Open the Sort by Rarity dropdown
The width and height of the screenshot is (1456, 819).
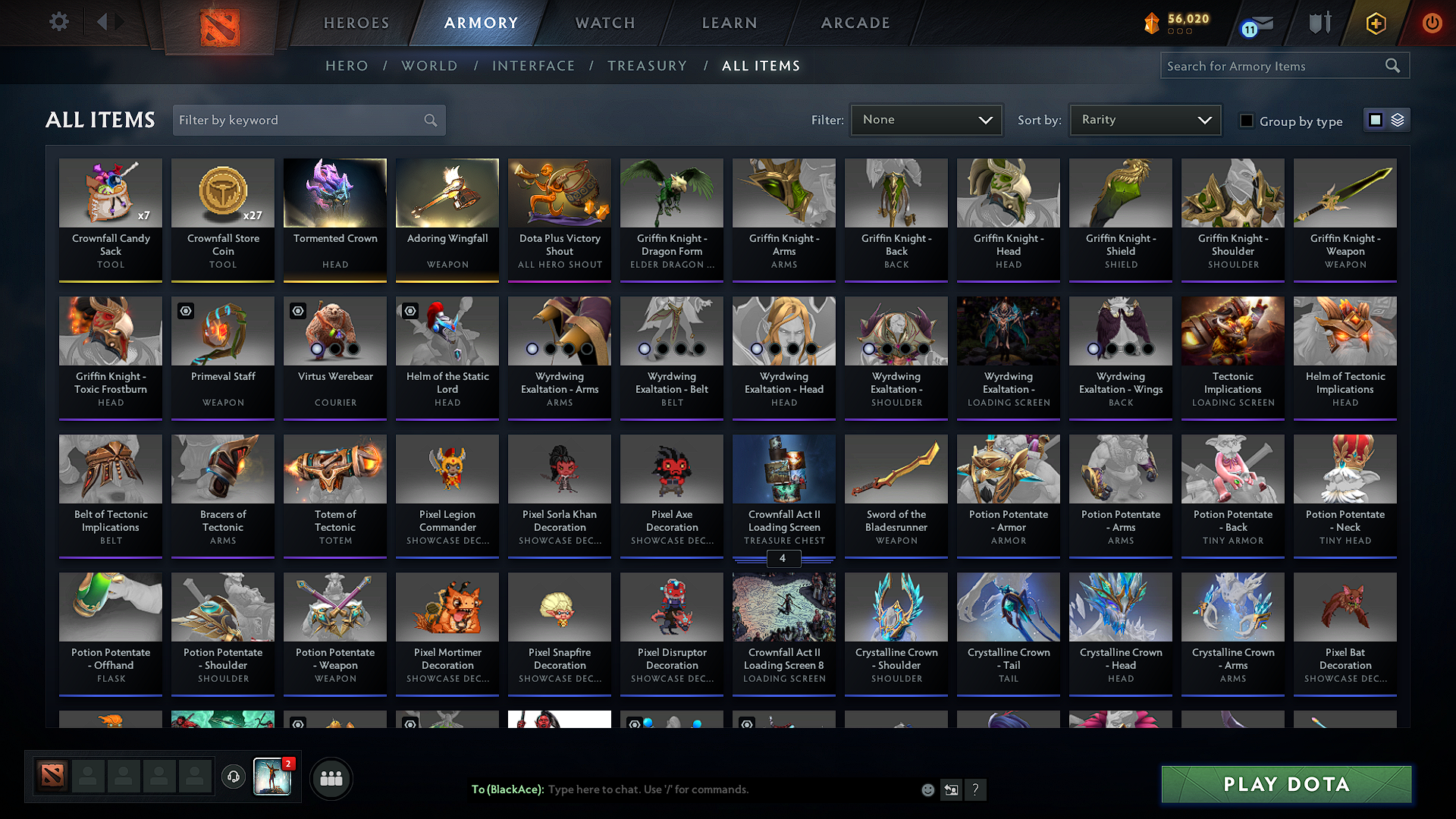coord(1144,119)
